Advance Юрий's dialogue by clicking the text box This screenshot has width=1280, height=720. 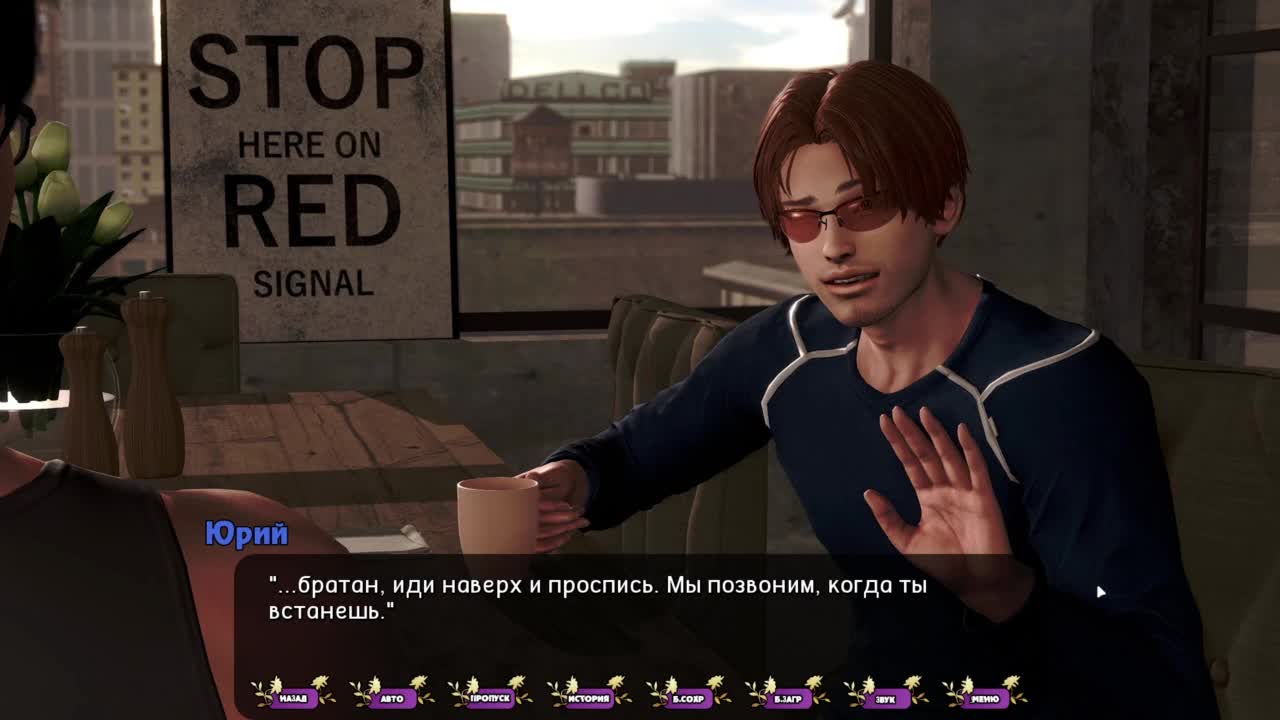(640, 610)
